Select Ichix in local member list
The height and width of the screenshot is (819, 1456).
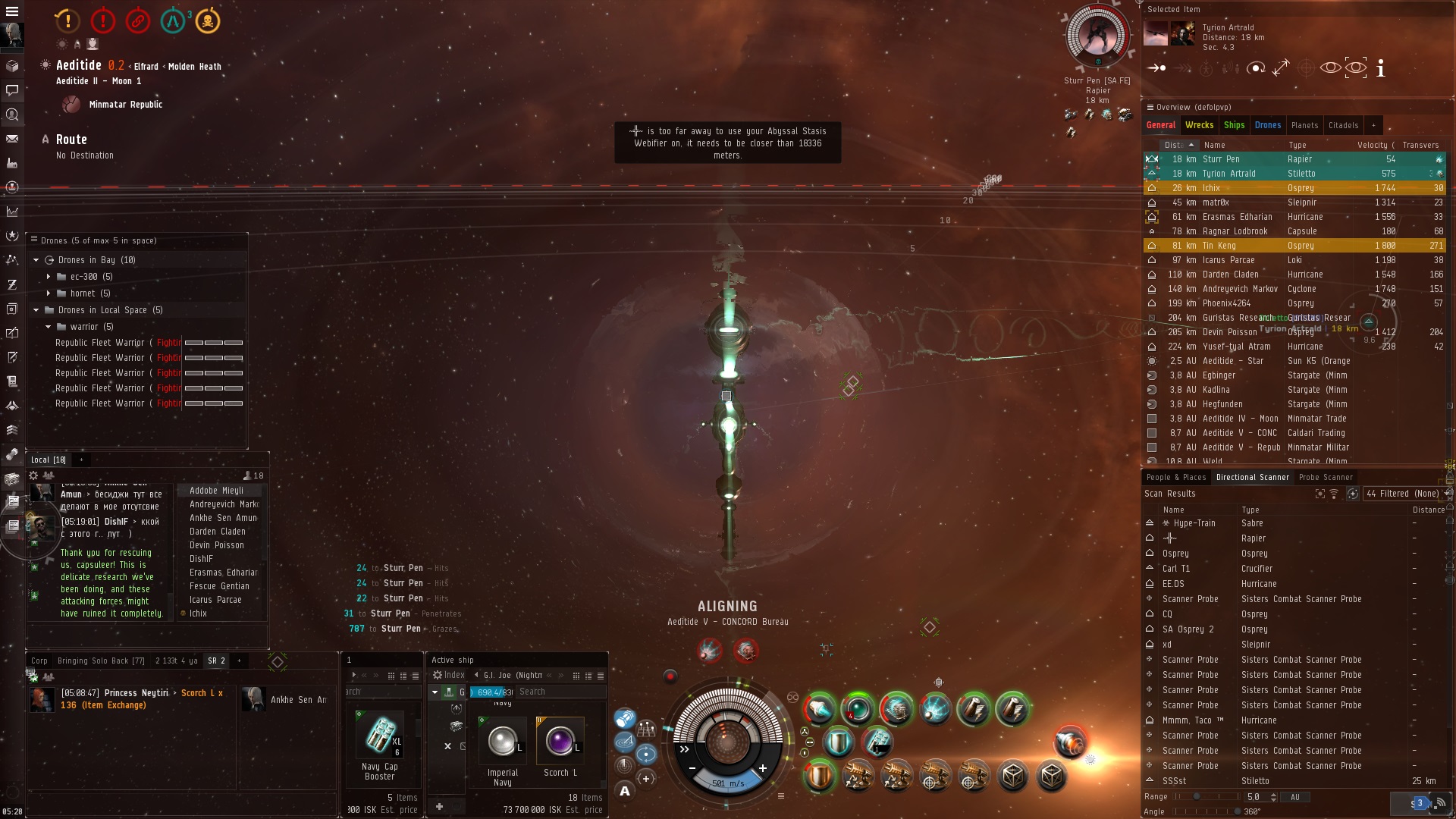tap(198, 613)
